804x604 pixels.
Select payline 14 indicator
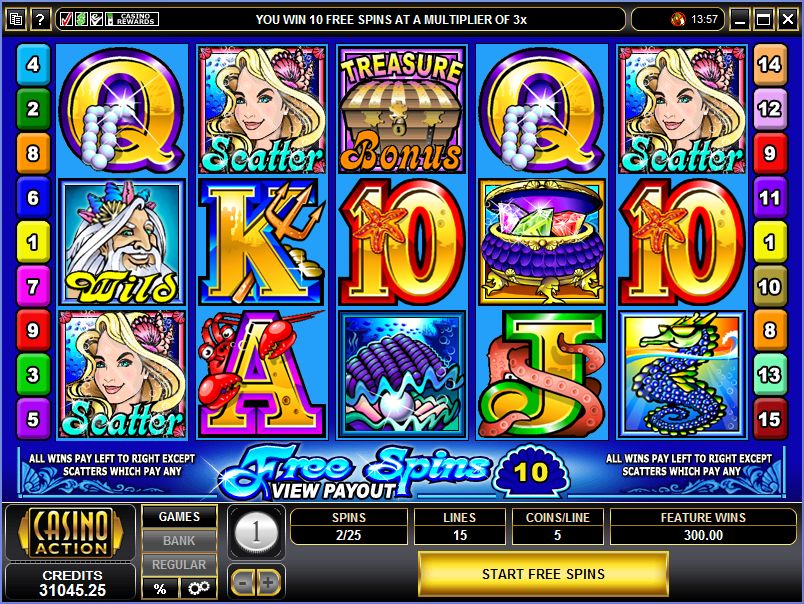(769, 64)
